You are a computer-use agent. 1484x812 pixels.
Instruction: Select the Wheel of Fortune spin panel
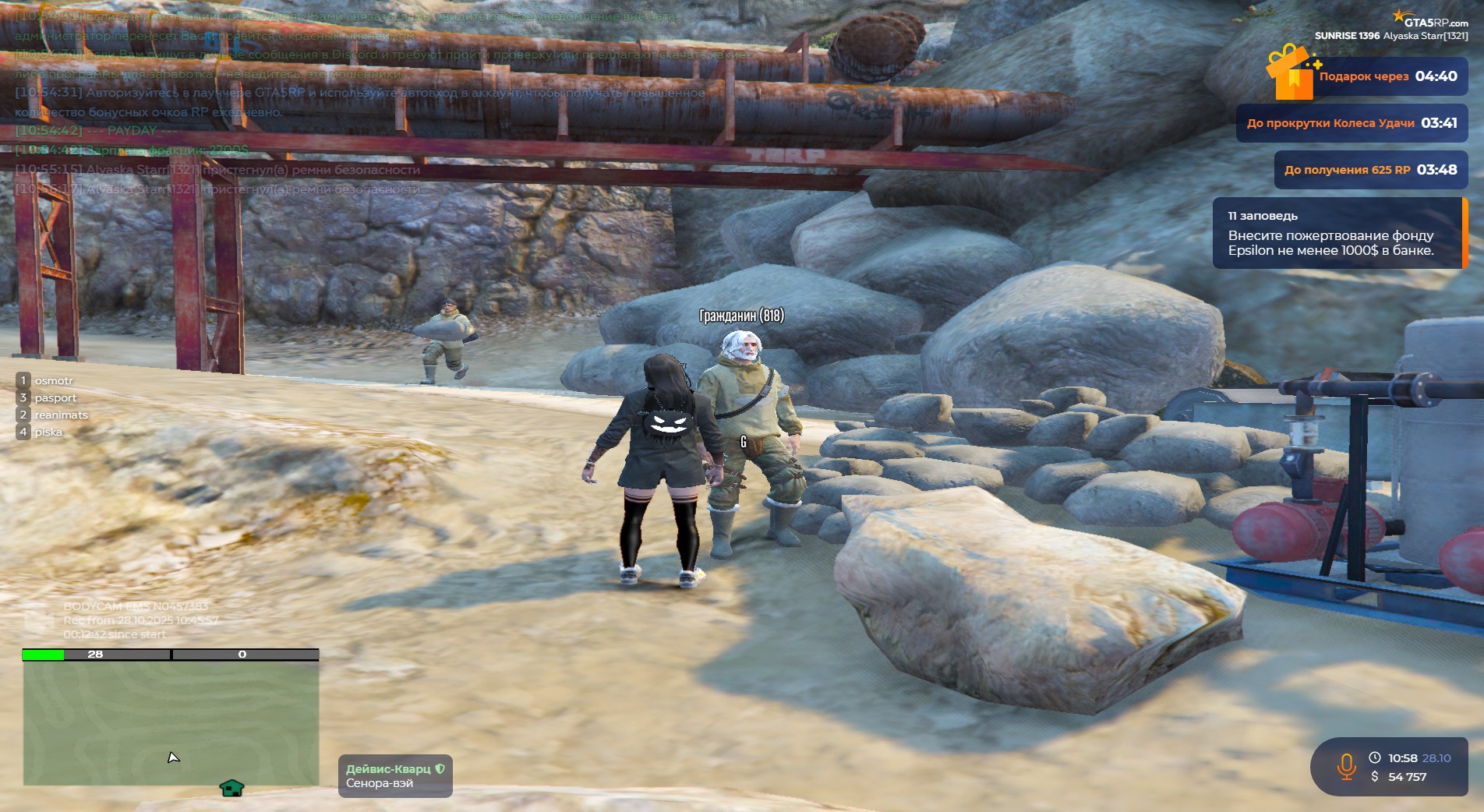[x=1351, y=123]
